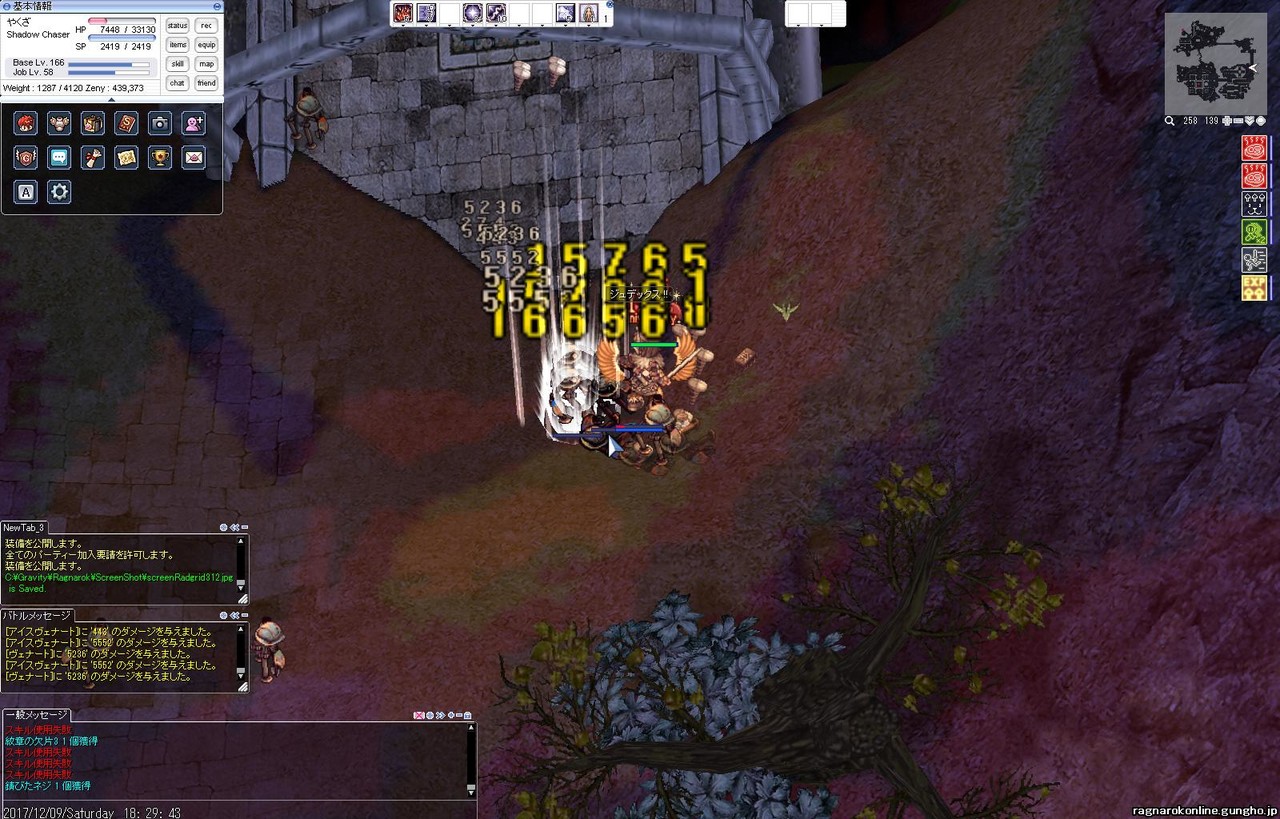Open the status window
The image size is (1280, 819).
coord(177,26)
